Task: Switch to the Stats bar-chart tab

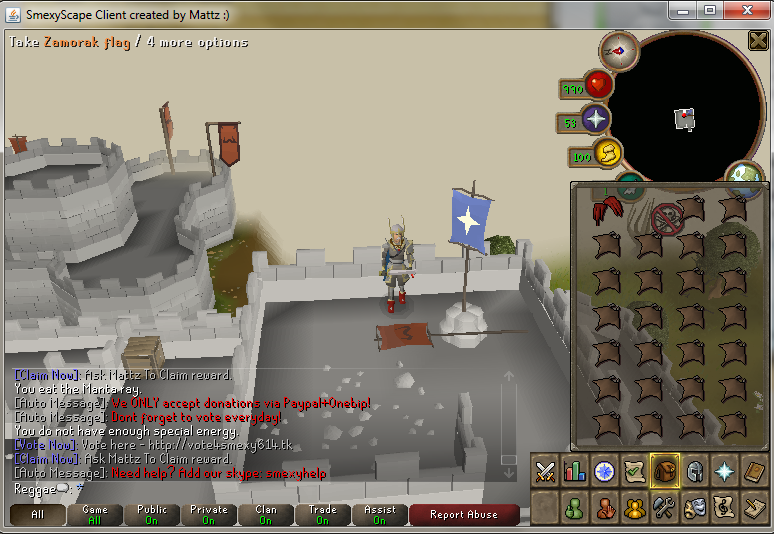Action: pyautogui.click(x=575, y=470)
